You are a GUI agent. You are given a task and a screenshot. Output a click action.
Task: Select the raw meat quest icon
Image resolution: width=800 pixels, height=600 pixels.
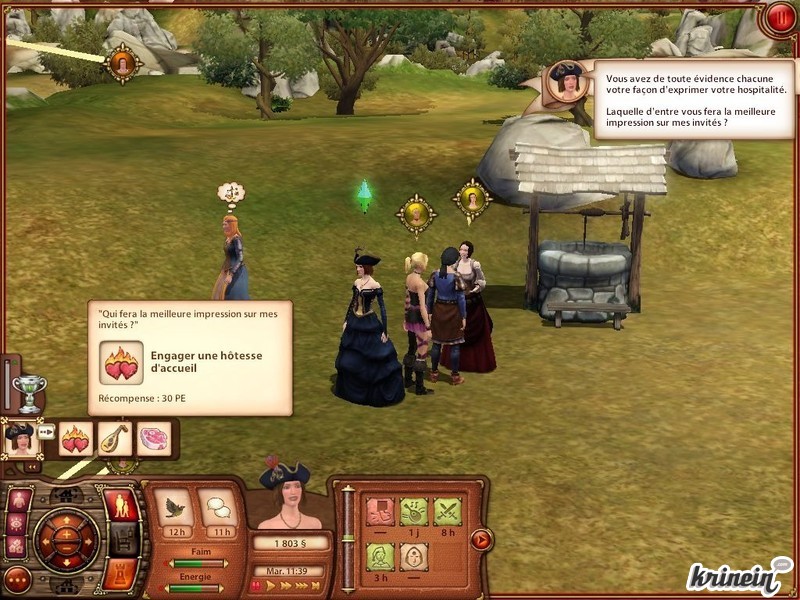click(153, 438)
